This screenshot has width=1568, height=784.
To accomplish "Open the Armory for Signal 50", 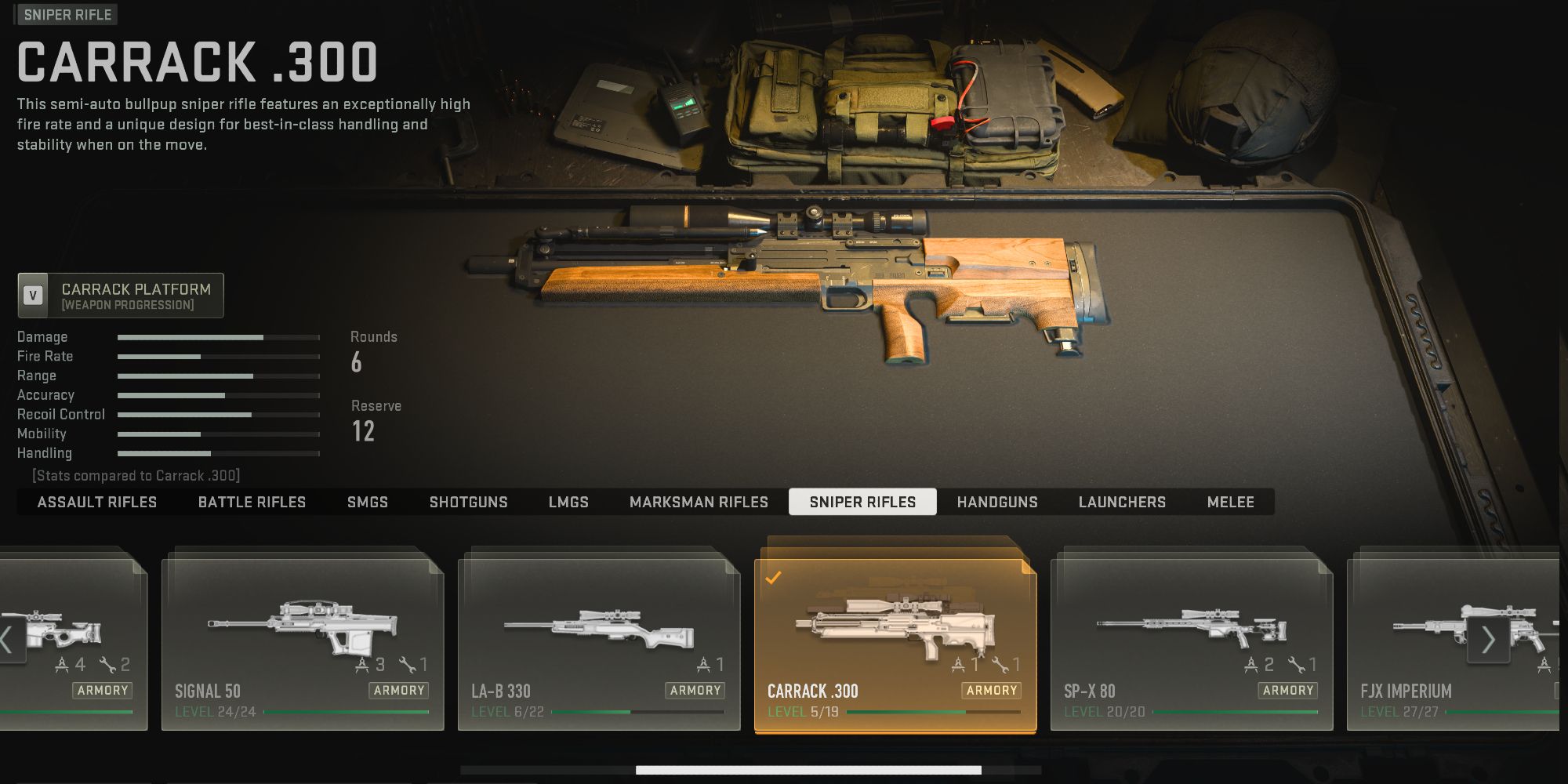I will [400, 691].
